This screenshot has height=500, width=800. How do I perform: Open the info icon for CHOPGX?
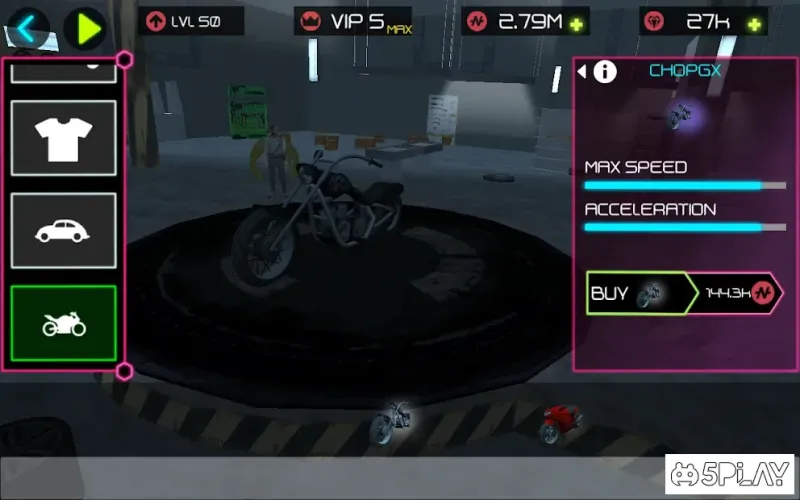[x=606, y=71]
